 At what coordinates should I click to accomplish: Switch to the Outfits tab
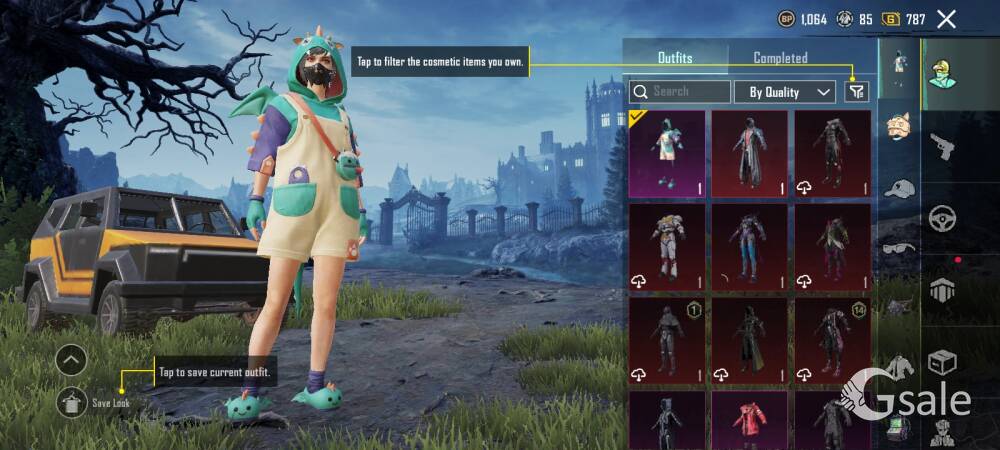point(675,57)
